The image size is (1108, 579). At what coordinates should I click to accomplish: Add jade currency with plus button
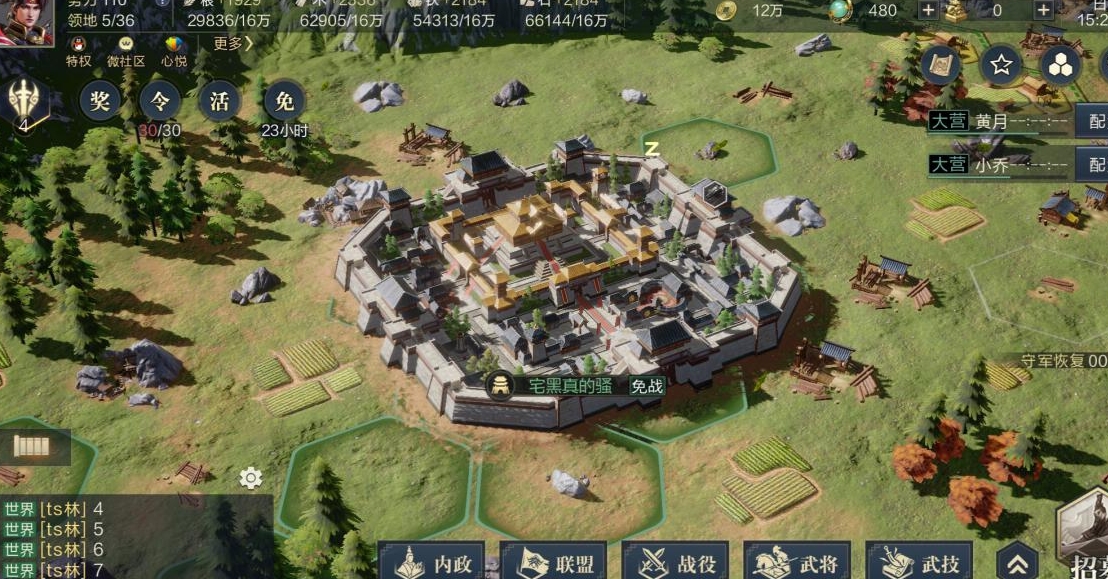click(x=927, y=11)
